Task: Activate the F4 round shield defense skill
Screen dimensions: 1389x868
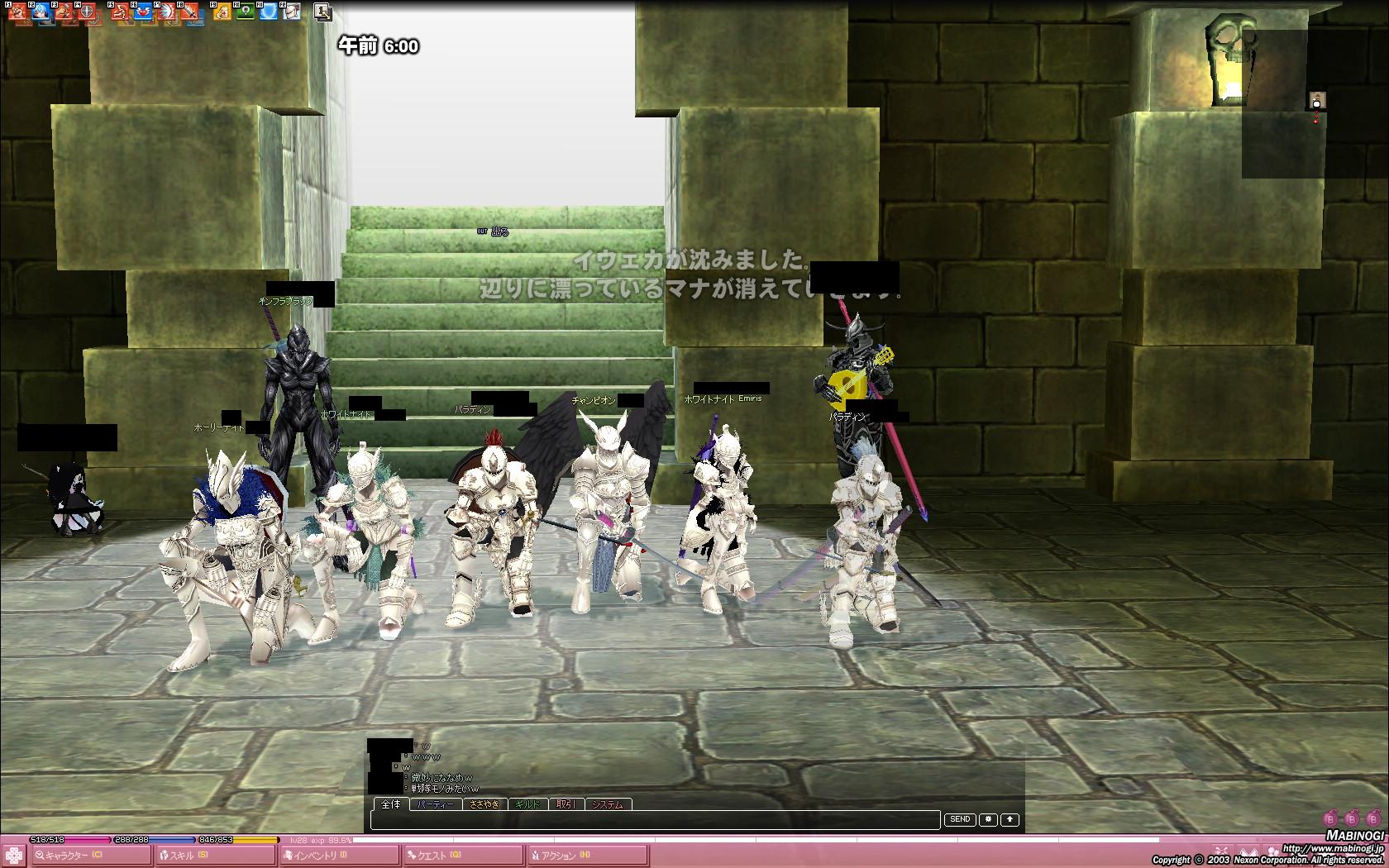Action: pyautogui.click(x=86, y=12)
